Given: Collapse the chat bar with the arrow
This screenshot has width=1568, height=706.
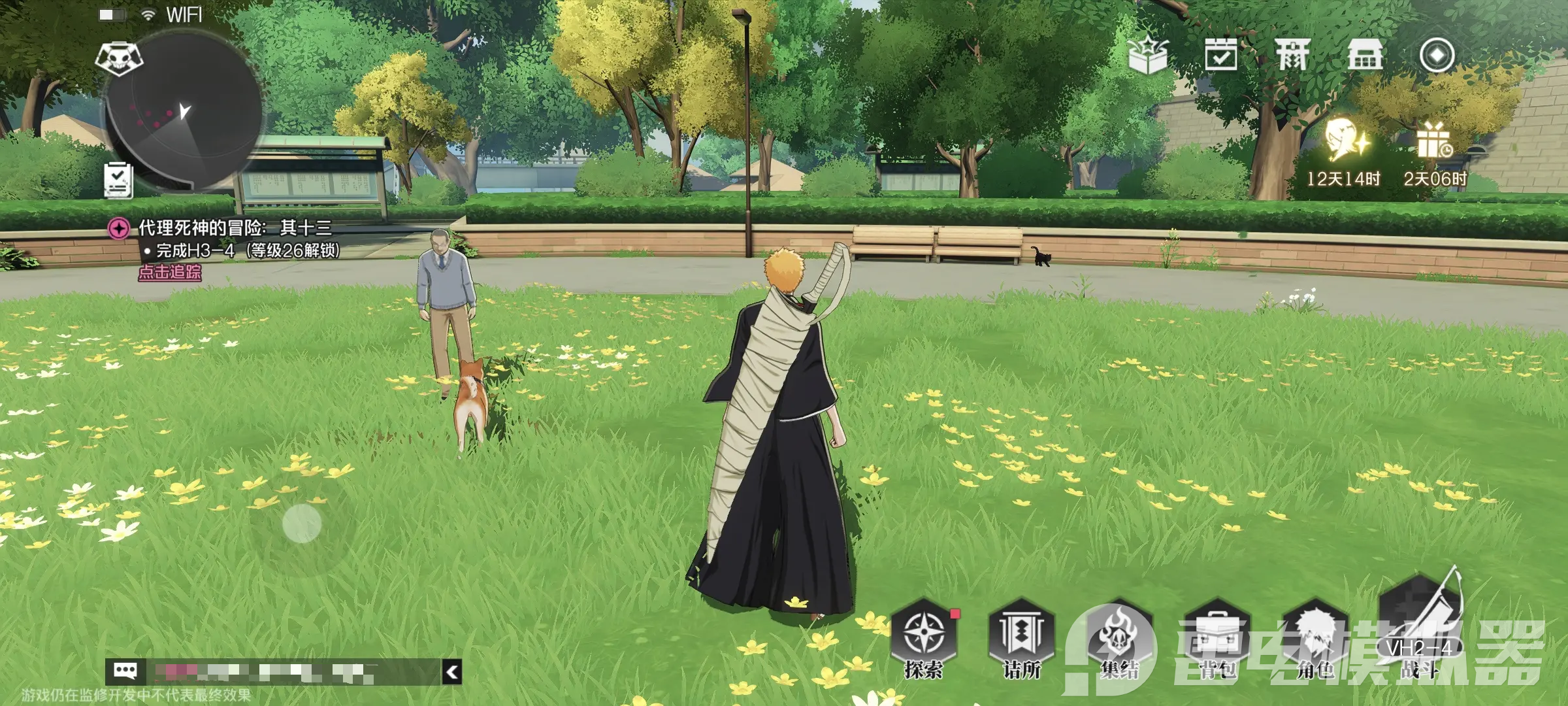Looking at the screenshot, I should click(x=452, y=671).
